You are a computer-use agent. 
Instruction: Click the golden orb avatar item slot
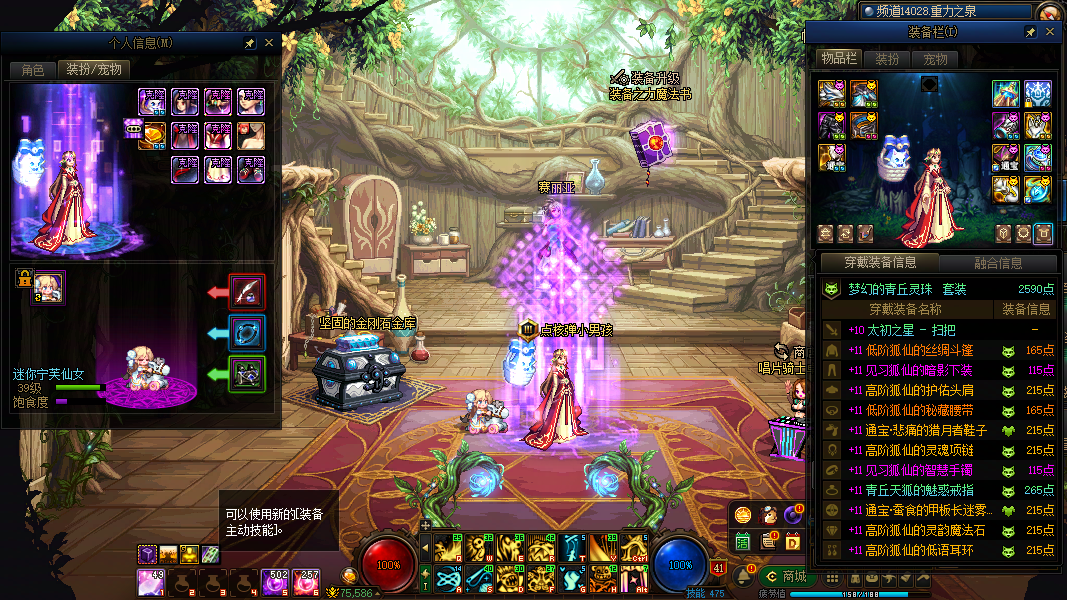pyautogui.click(x=153, y=135)
